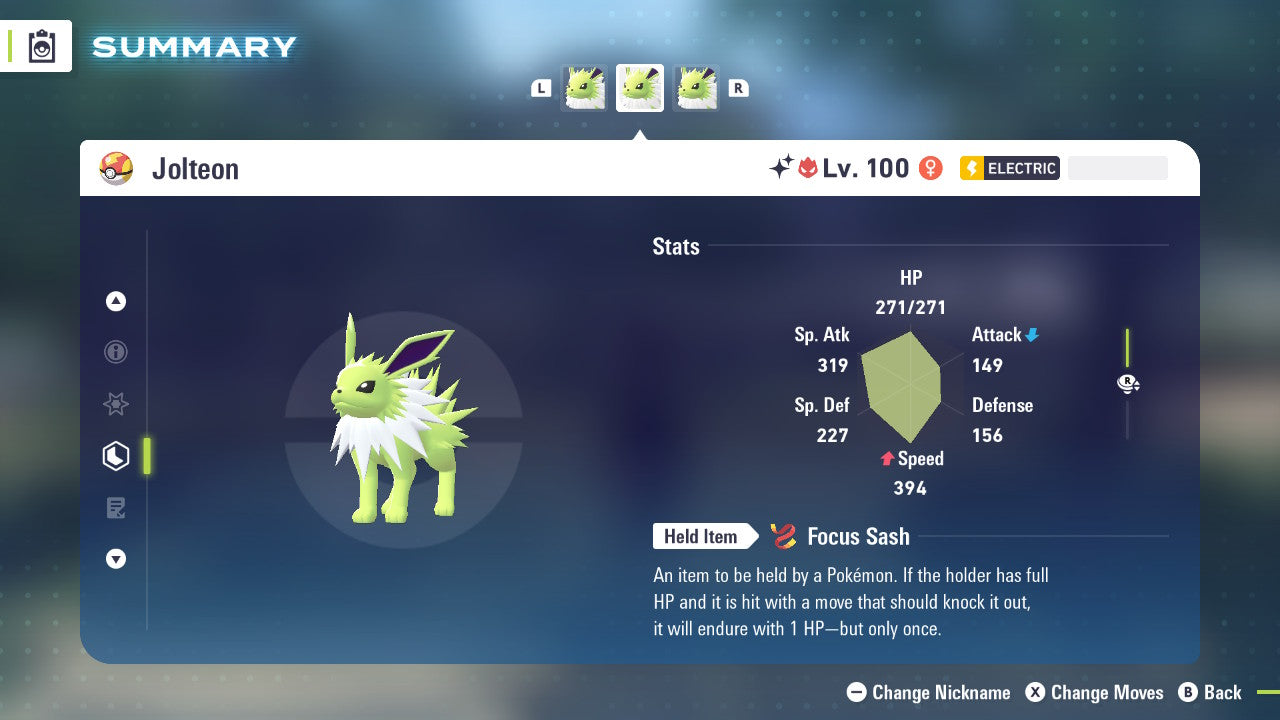This screenshot has width=1280, height=720.
Task: Click the red up arrow beside Speed
Action: coord(885,459)
